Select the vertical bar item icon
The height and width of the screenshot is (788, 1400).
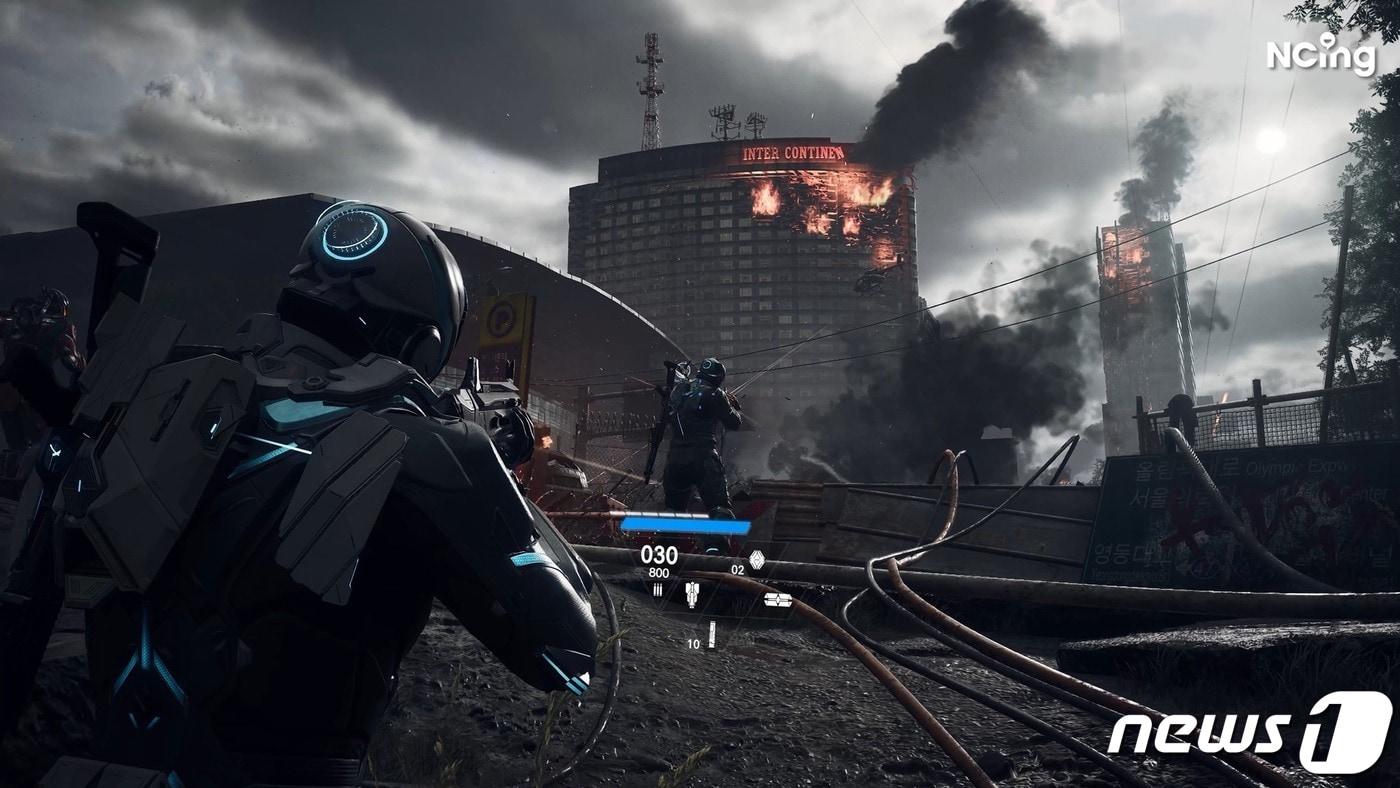coord(712,634)
